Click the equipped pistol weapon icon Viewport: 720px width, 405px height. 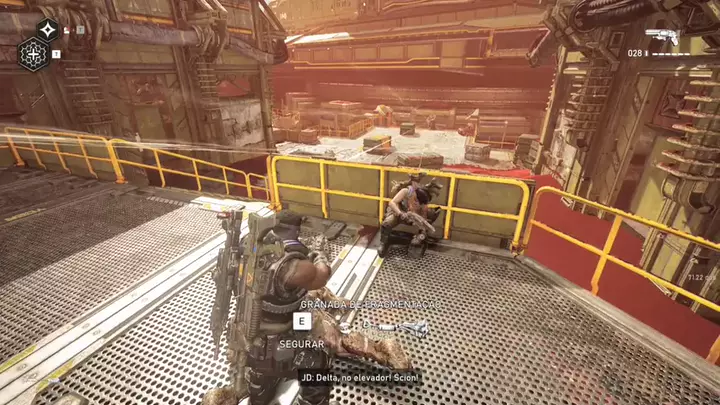coord(663,37)
